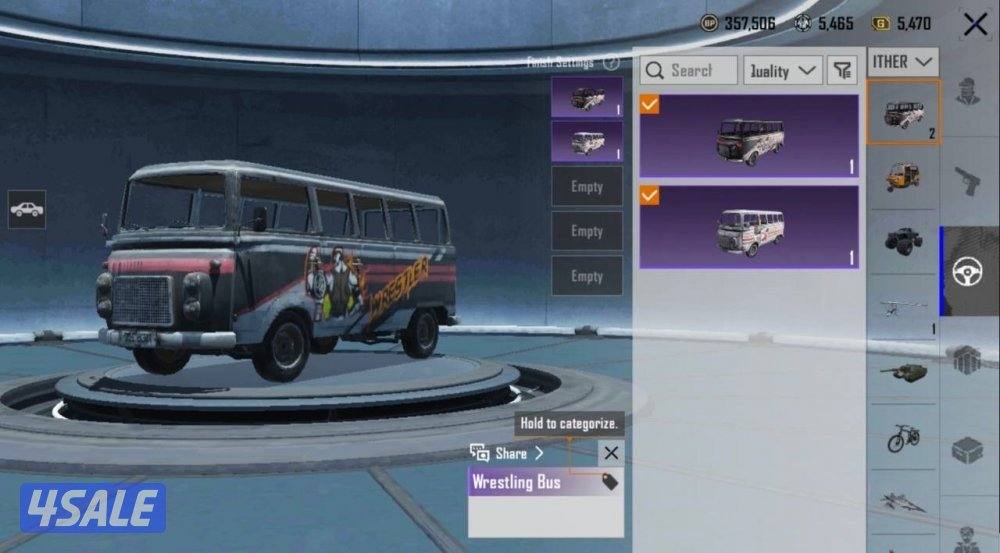Select the white bus skin card
This screenshot has height=553, width=1000.
749,227
